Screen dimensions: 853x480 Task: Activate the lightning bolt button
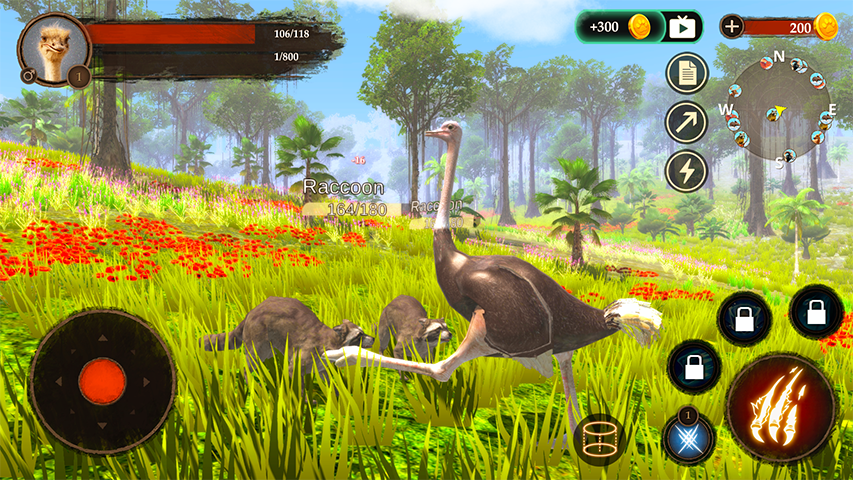[x=686, y=171]
